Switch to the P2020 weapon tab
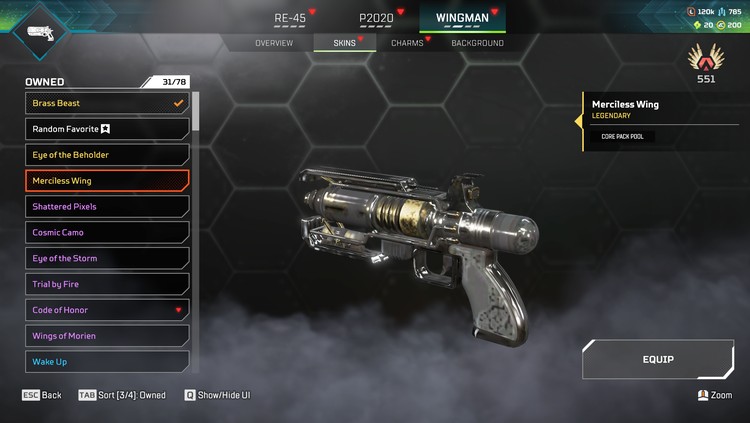 click(x=376, y=18)
